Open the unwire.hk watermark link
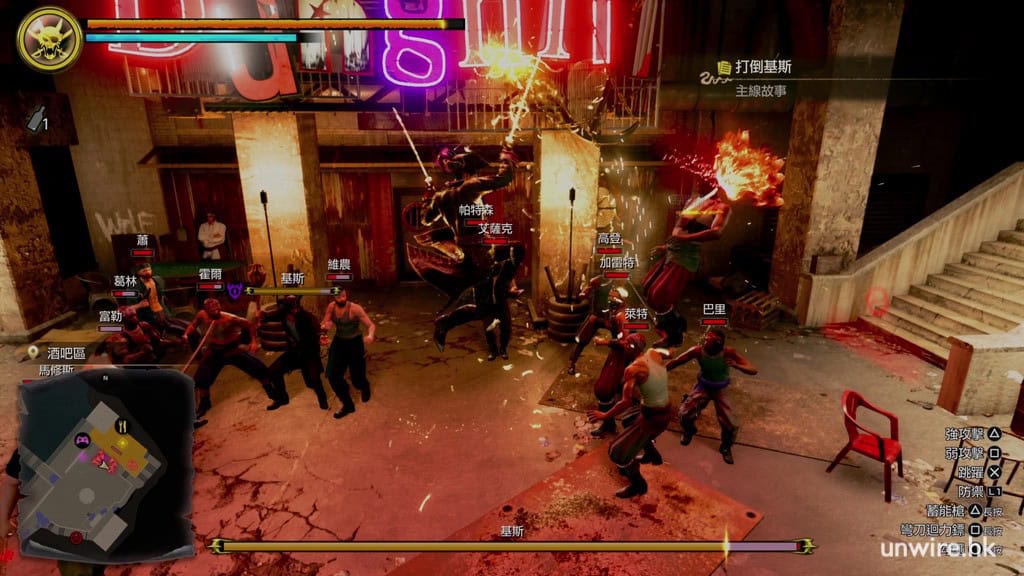This screenshot has height=576, width=1024. [947, 548]
